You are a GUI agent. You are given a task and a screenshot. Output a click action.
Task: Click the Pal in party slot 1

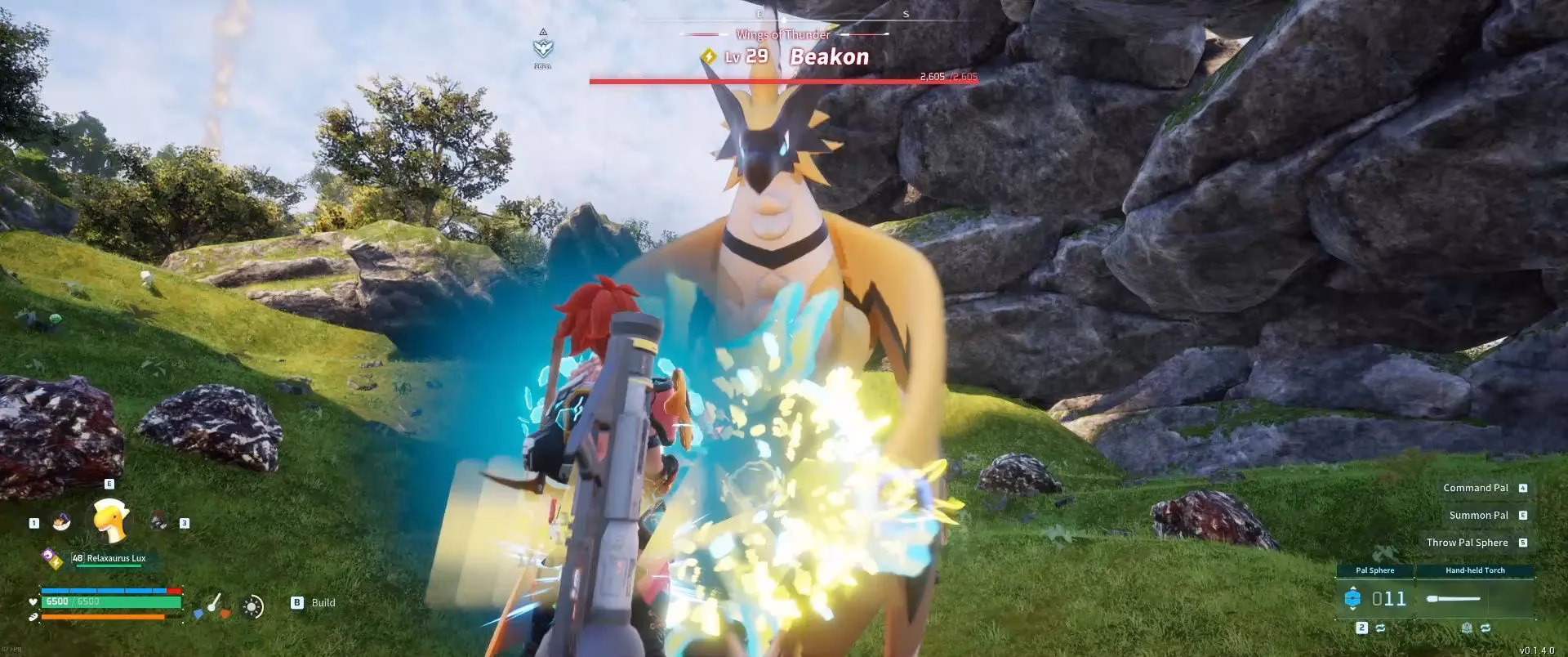[61, 521]
